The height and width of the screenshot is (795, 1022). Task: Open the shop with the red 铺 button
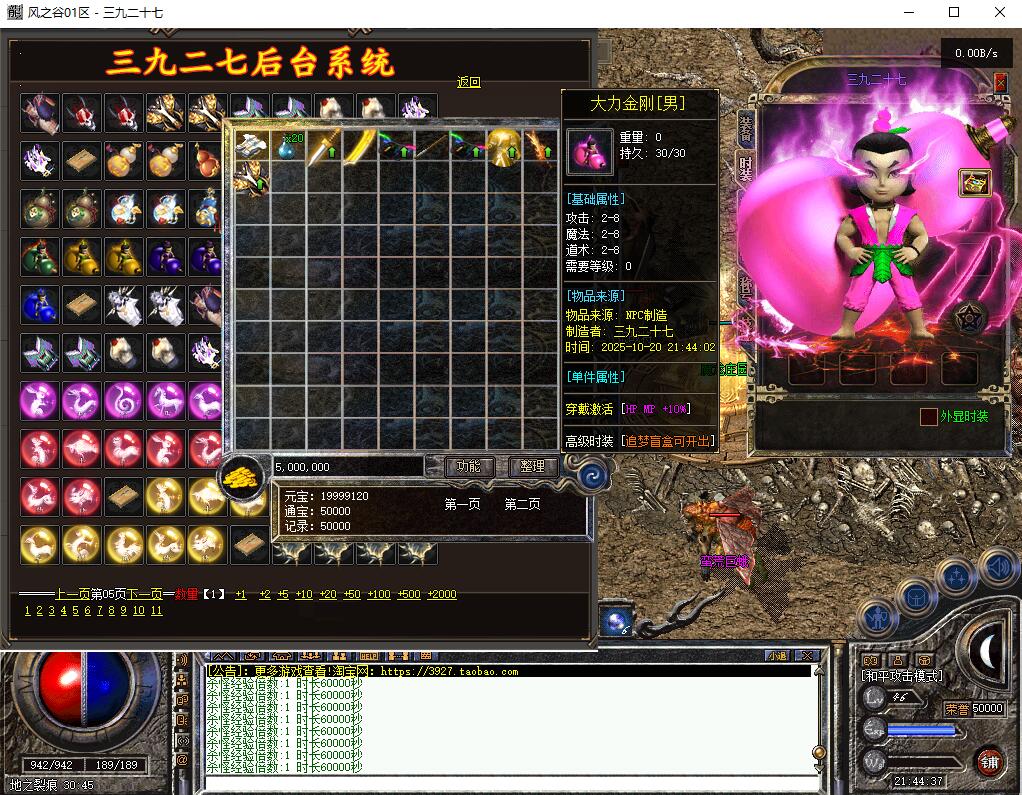(991, 761)
